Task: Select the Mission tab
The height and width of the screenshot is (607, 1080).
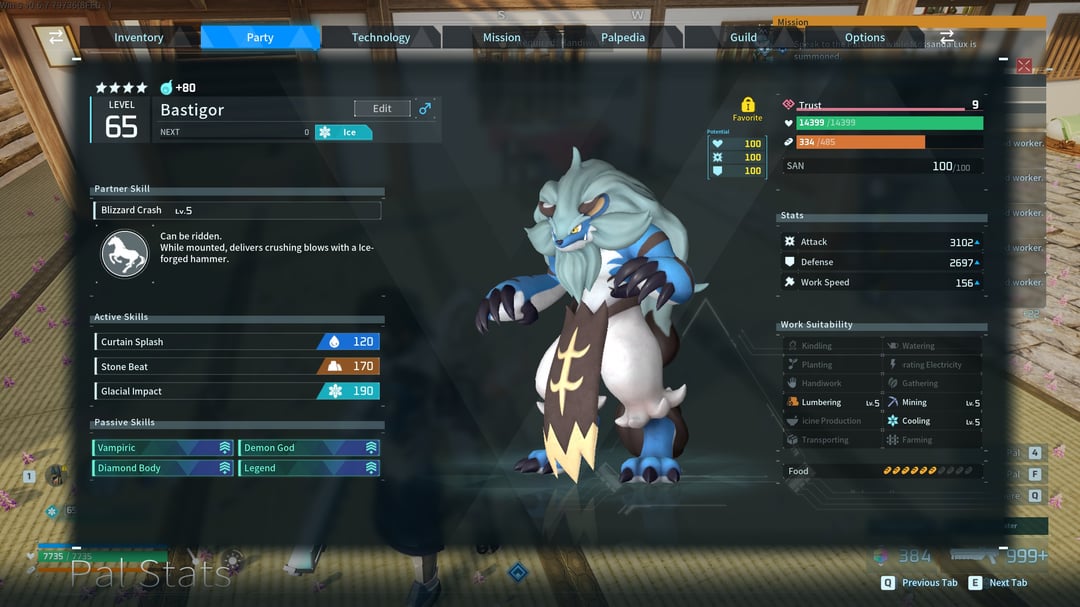Action: [501, 38]
